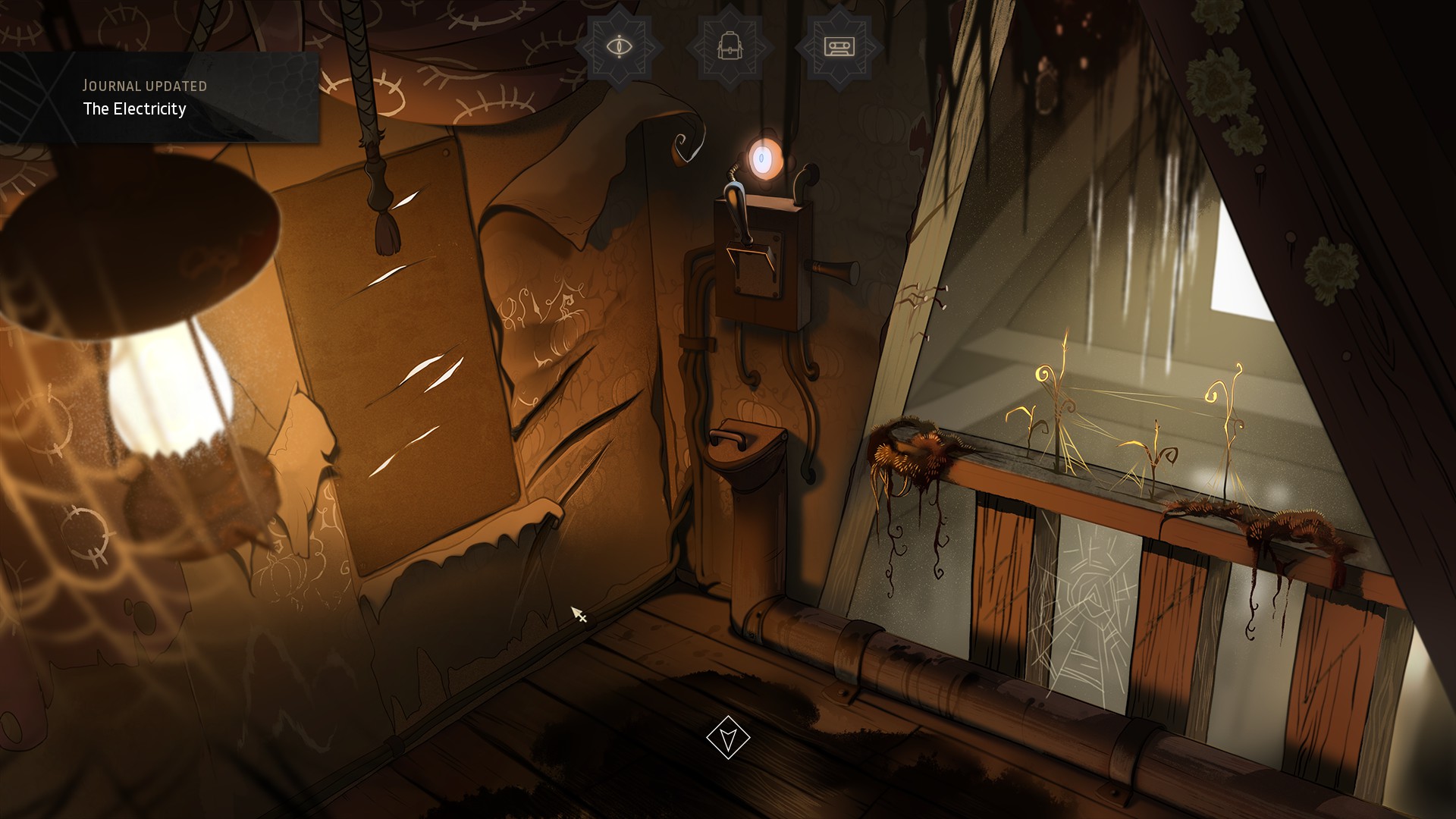Activate the glowing lever hotspot

[761, 158]
